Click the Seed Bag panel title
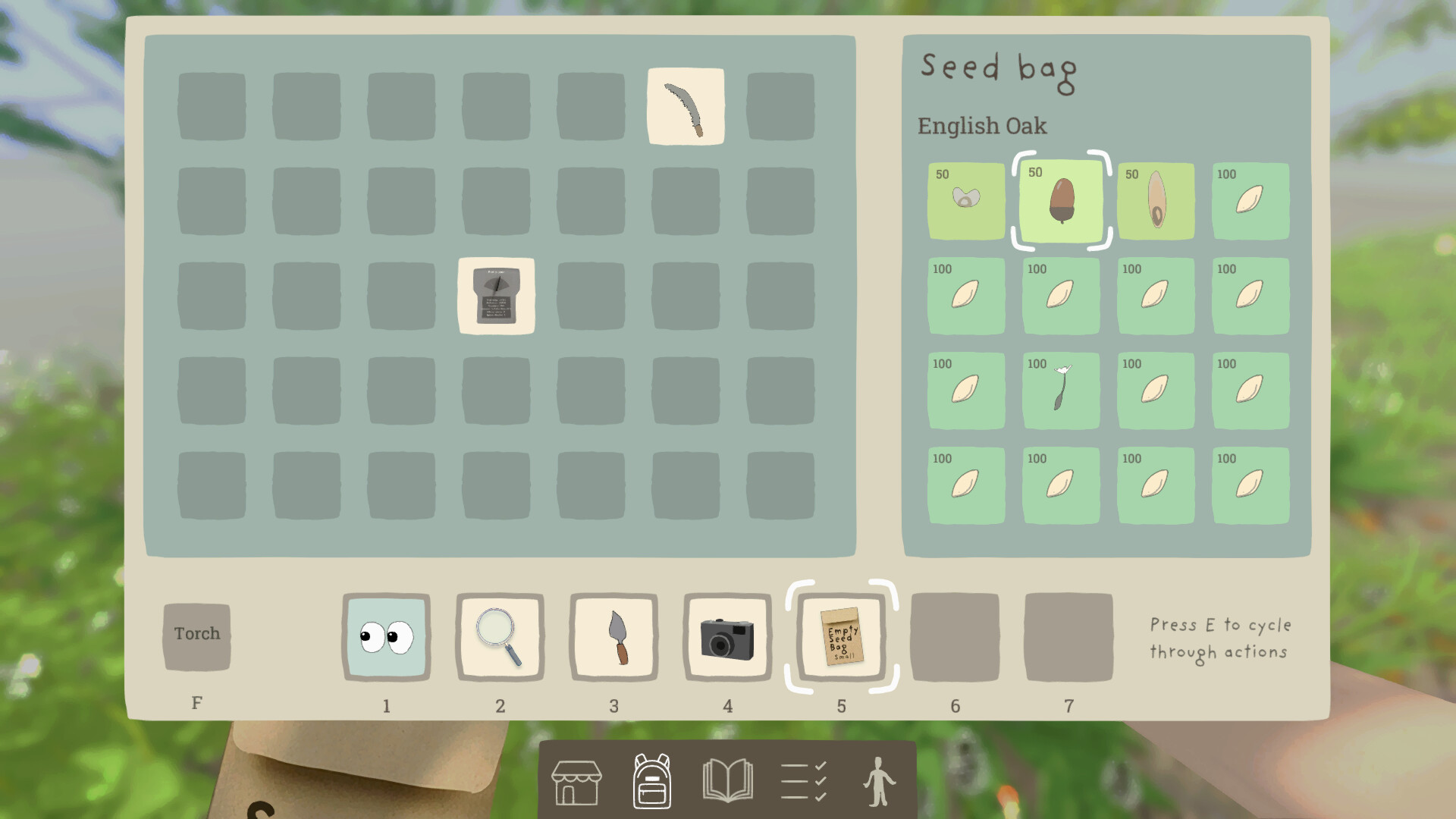The image size is (1456, 819). pyautogui.click(x=998, y=70)
